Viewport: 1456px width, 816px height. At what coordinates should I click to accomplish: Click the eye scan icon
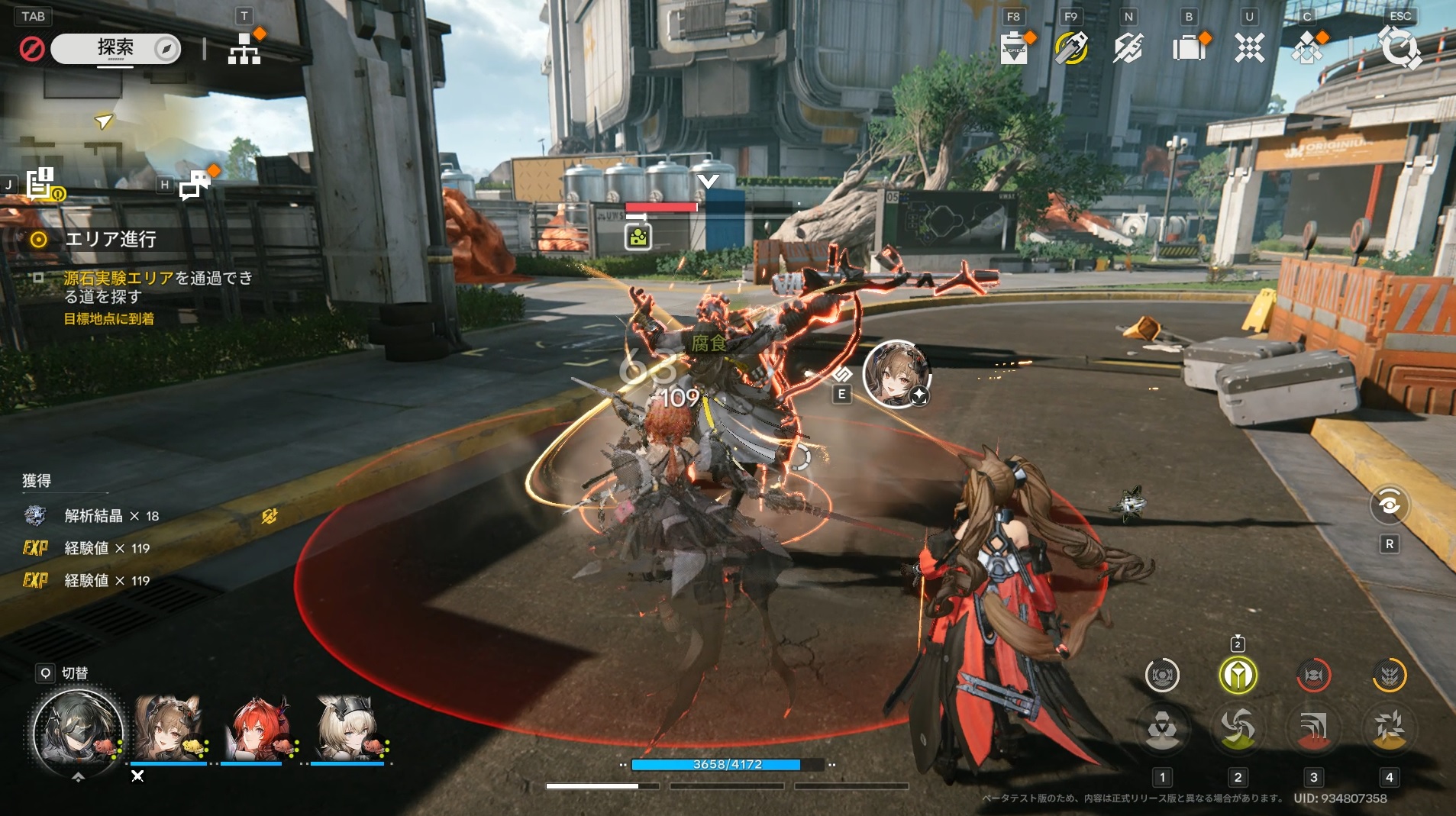click(x=1389, y=505)
